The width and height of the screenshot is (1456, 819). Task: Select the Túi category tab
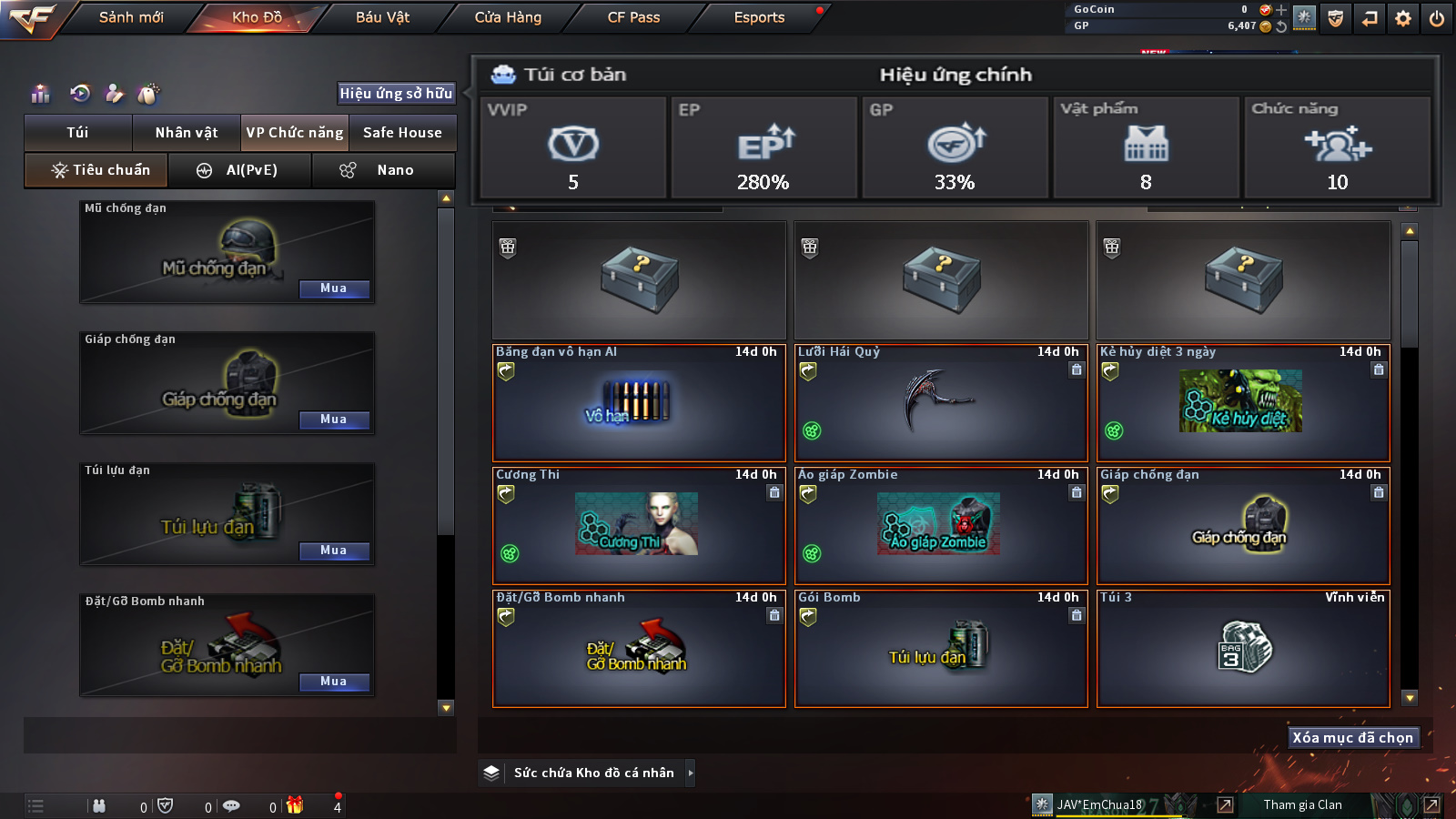(x=78, y=133)
